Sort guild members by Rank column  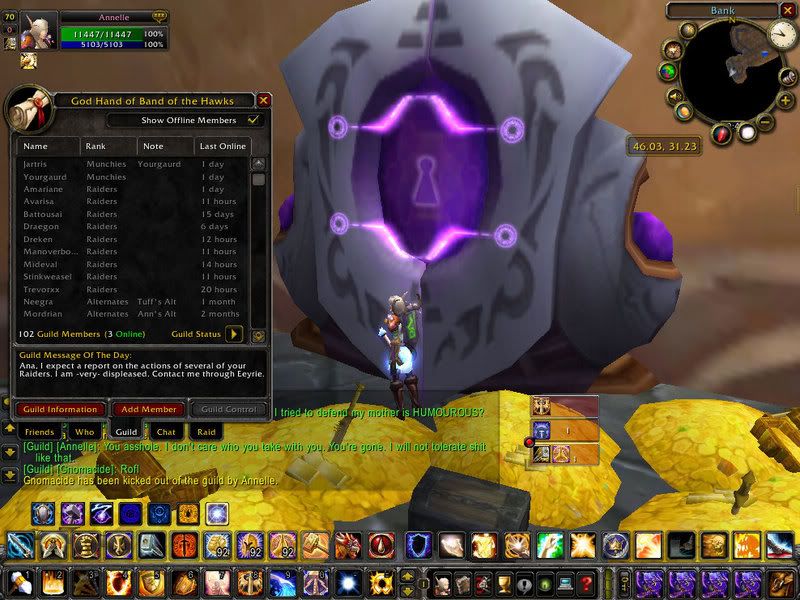pyautogui.click(x=107, y=146)
